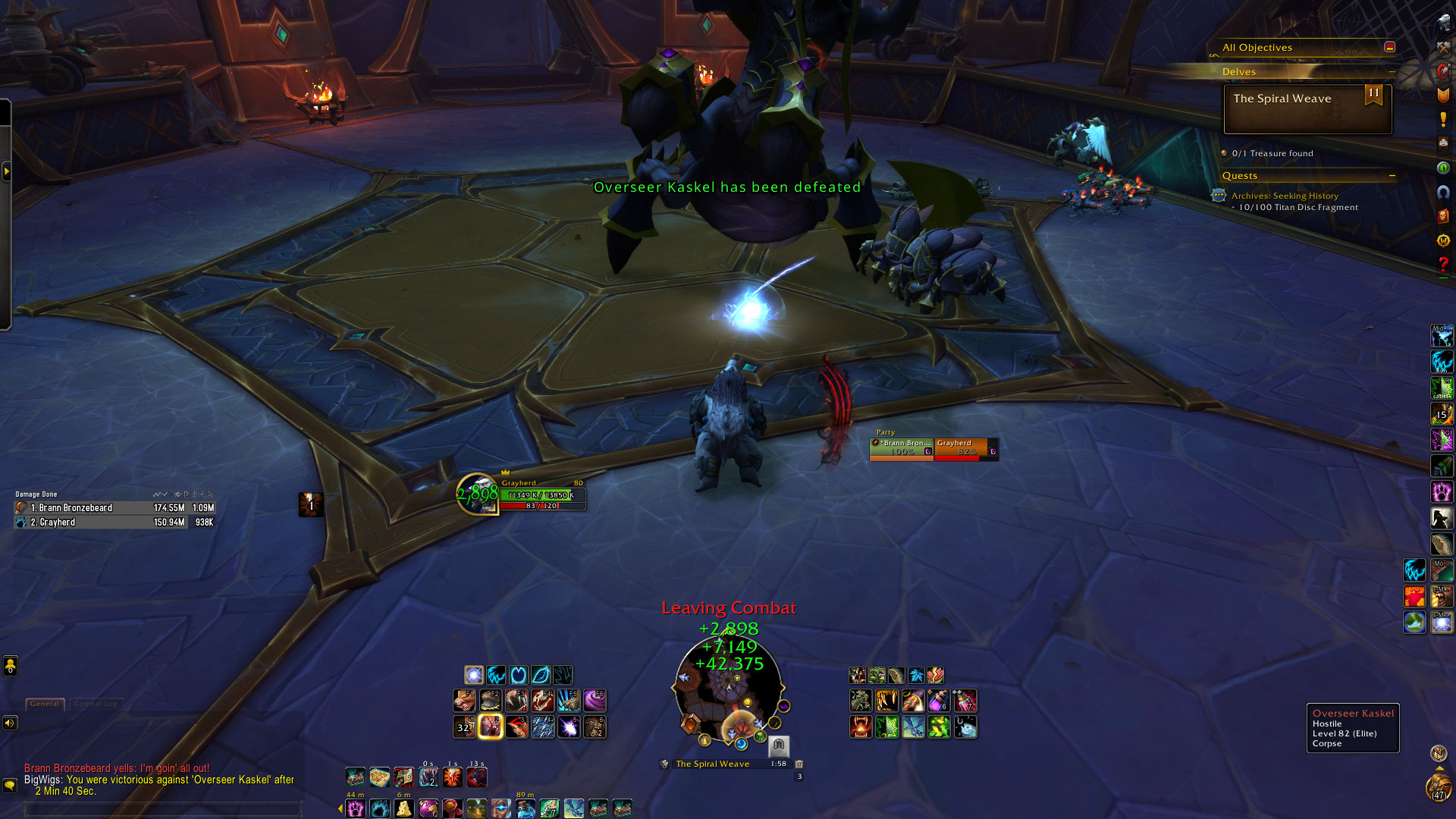Open the red skull book Adventure Guide
The height and width of the screenshot is (819, 1456).
click(1443, 216)
